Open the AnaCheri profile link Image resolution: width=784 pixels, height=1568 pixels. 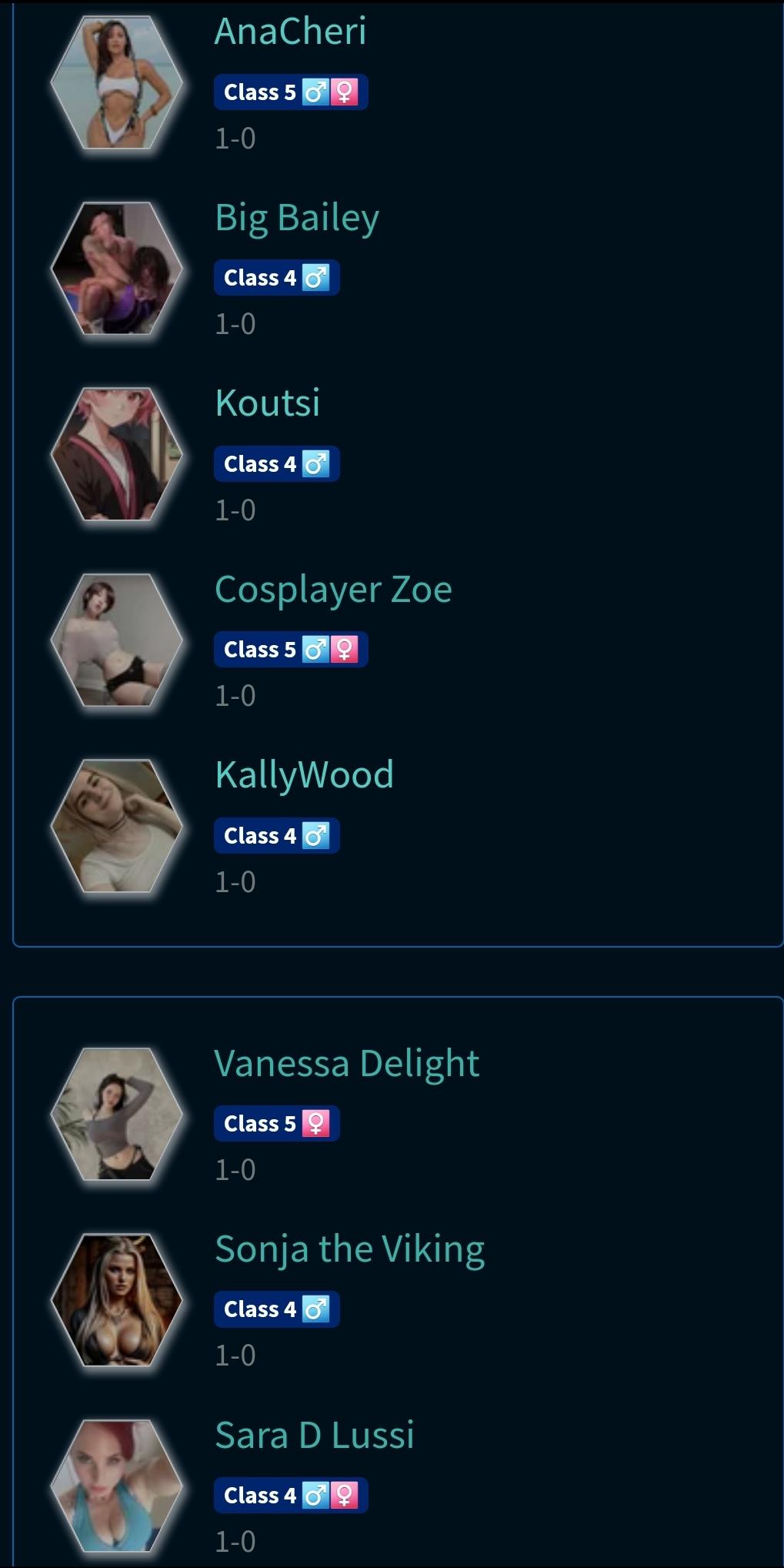click(x=290, y=32)
